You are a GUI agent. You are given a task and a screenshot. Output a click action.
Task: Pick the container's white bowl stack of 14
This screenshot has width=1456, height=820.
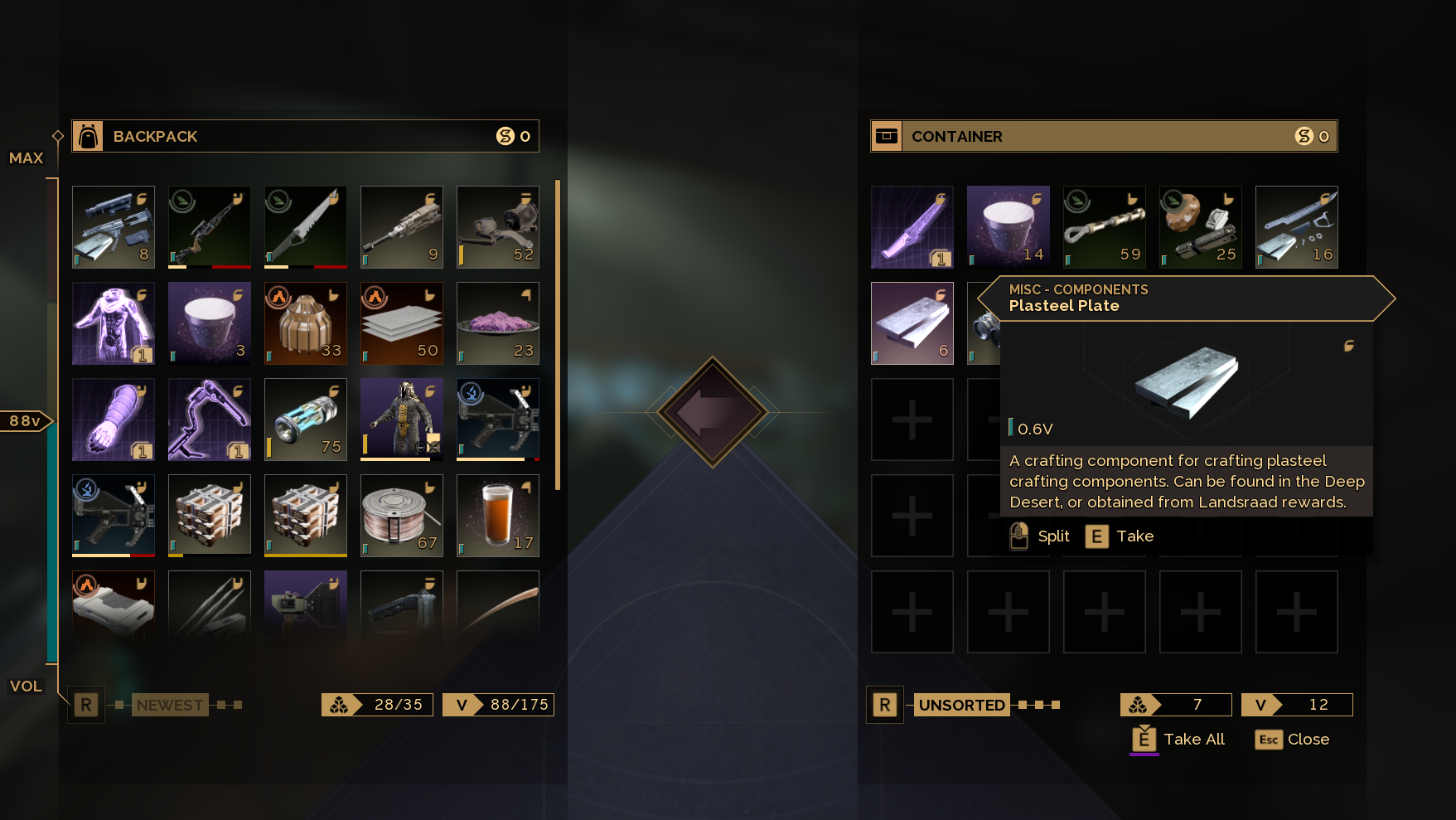click(1008, 227)
